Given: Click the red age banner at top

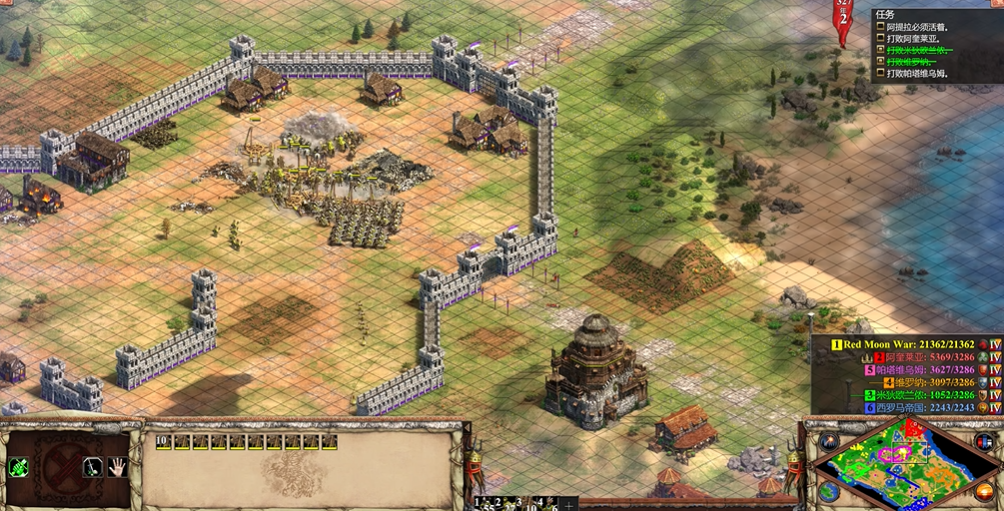Looking at the screenshot, I should pos(844,22).
